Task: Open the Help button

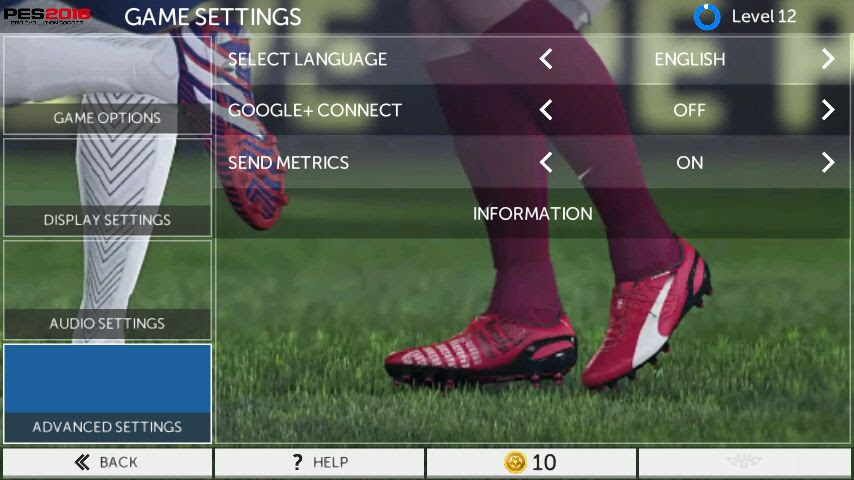Action: 320,462
